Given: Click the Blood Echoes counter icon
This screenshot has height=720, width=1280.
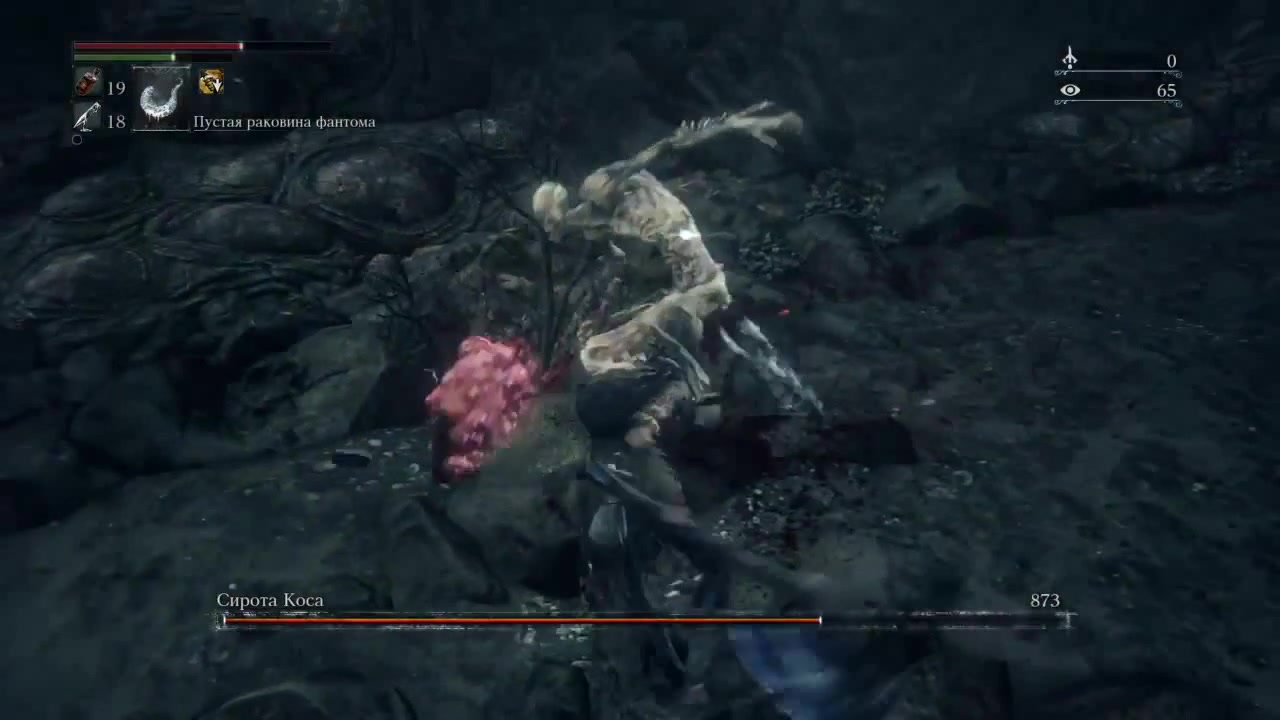Looking at the screenshot, I should 1069,59.
